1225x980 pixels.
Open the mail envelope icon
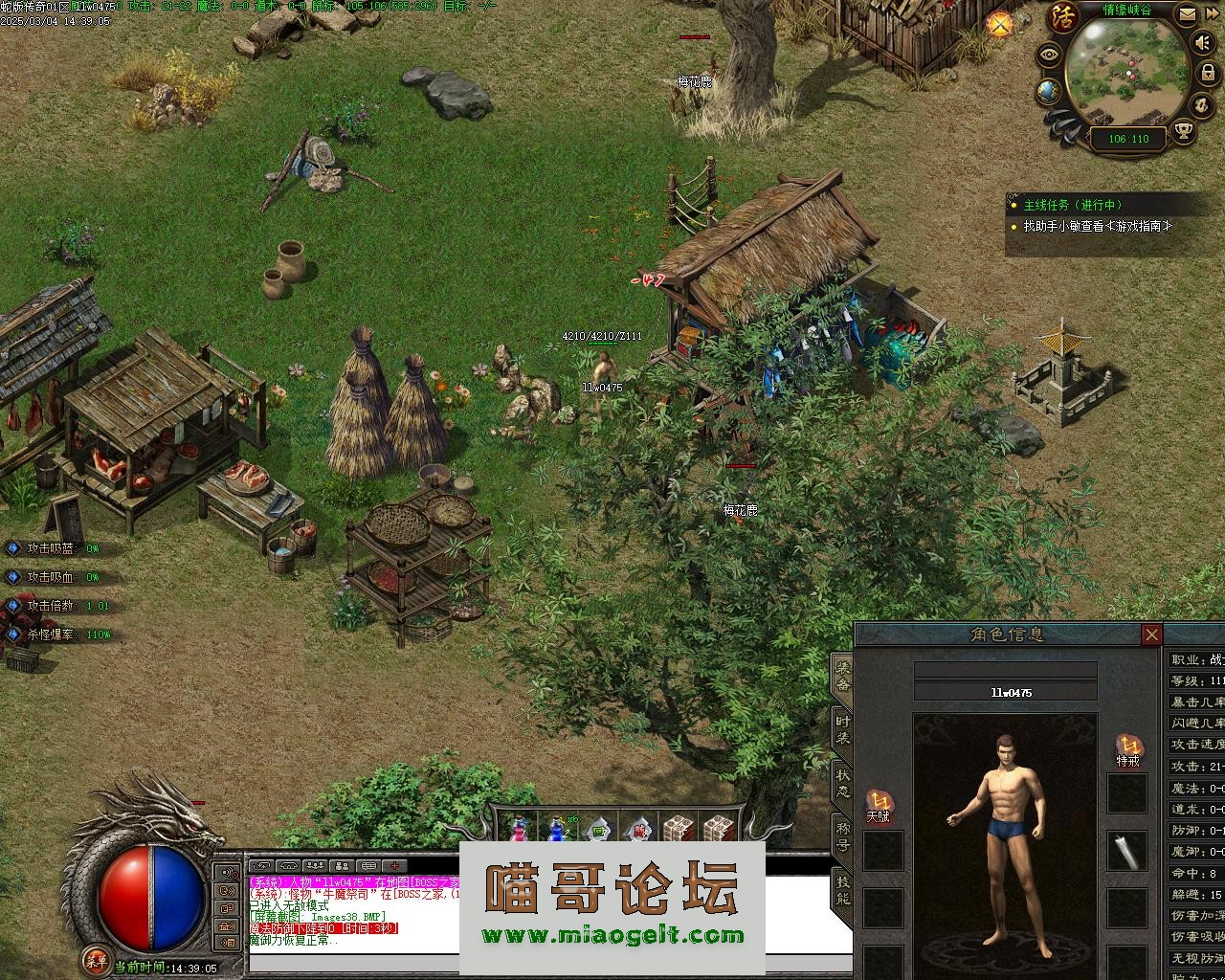(x=1187, y=14)
